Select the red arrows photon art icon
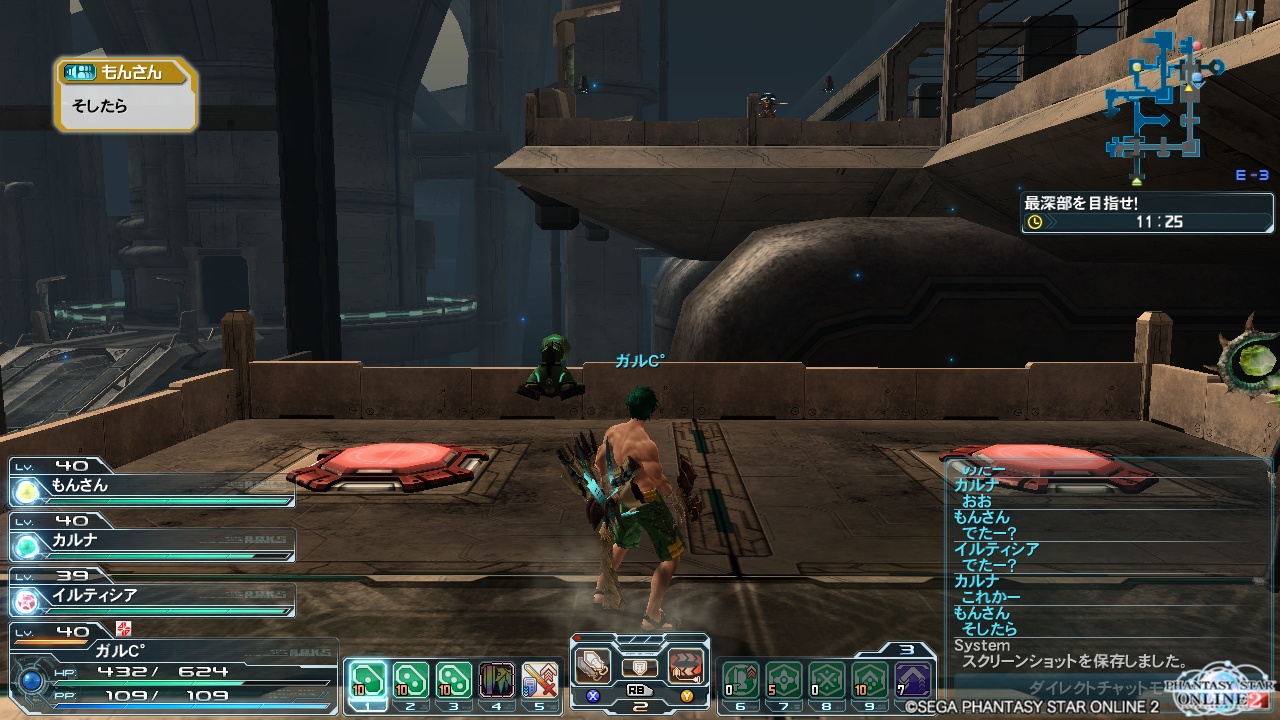The height and width of the screenshot is (720, 1280). 685,666
